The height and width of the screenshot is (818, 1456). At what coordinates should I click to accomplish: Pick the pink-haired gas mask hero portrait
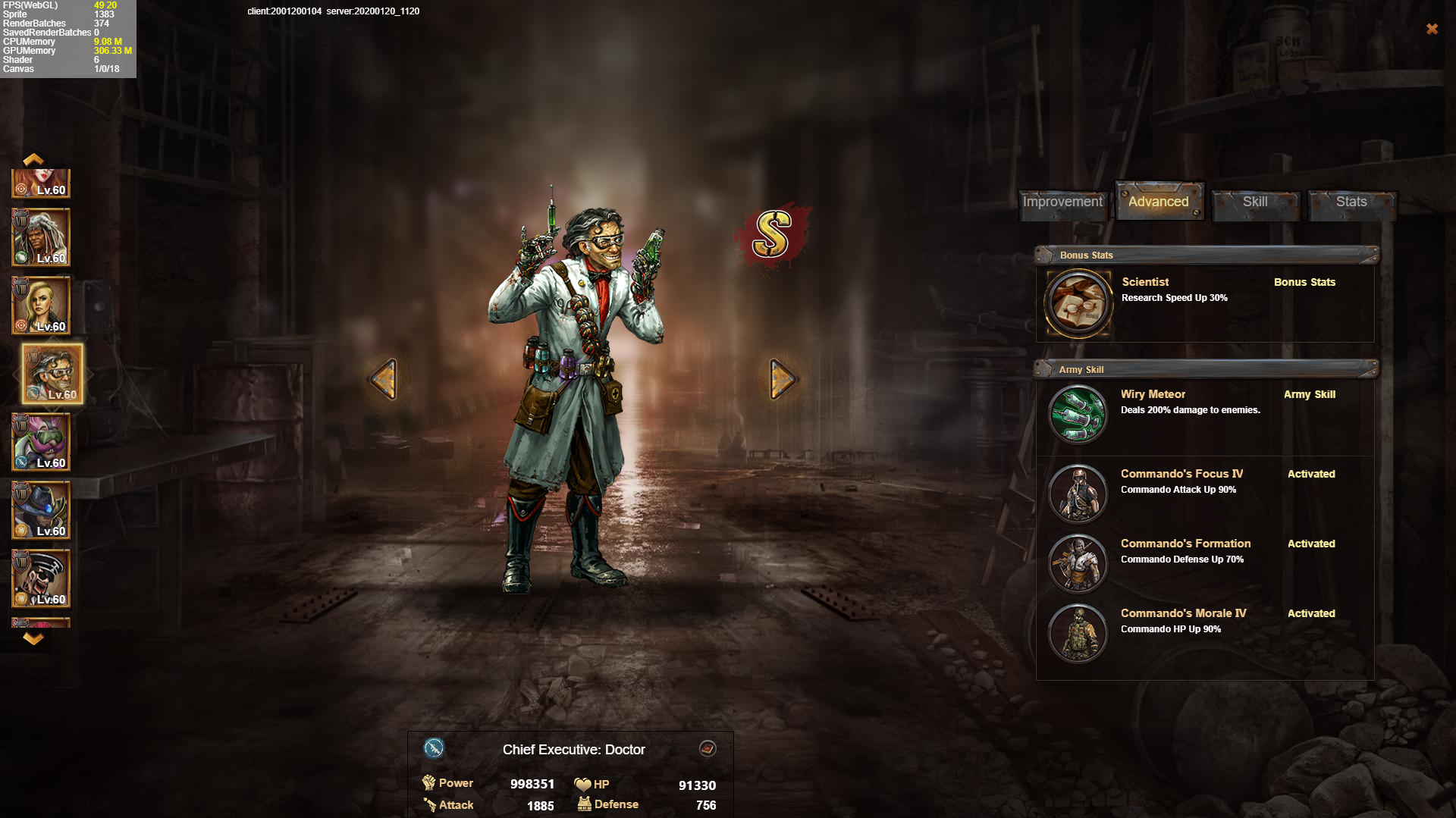[x=42, y=442]
